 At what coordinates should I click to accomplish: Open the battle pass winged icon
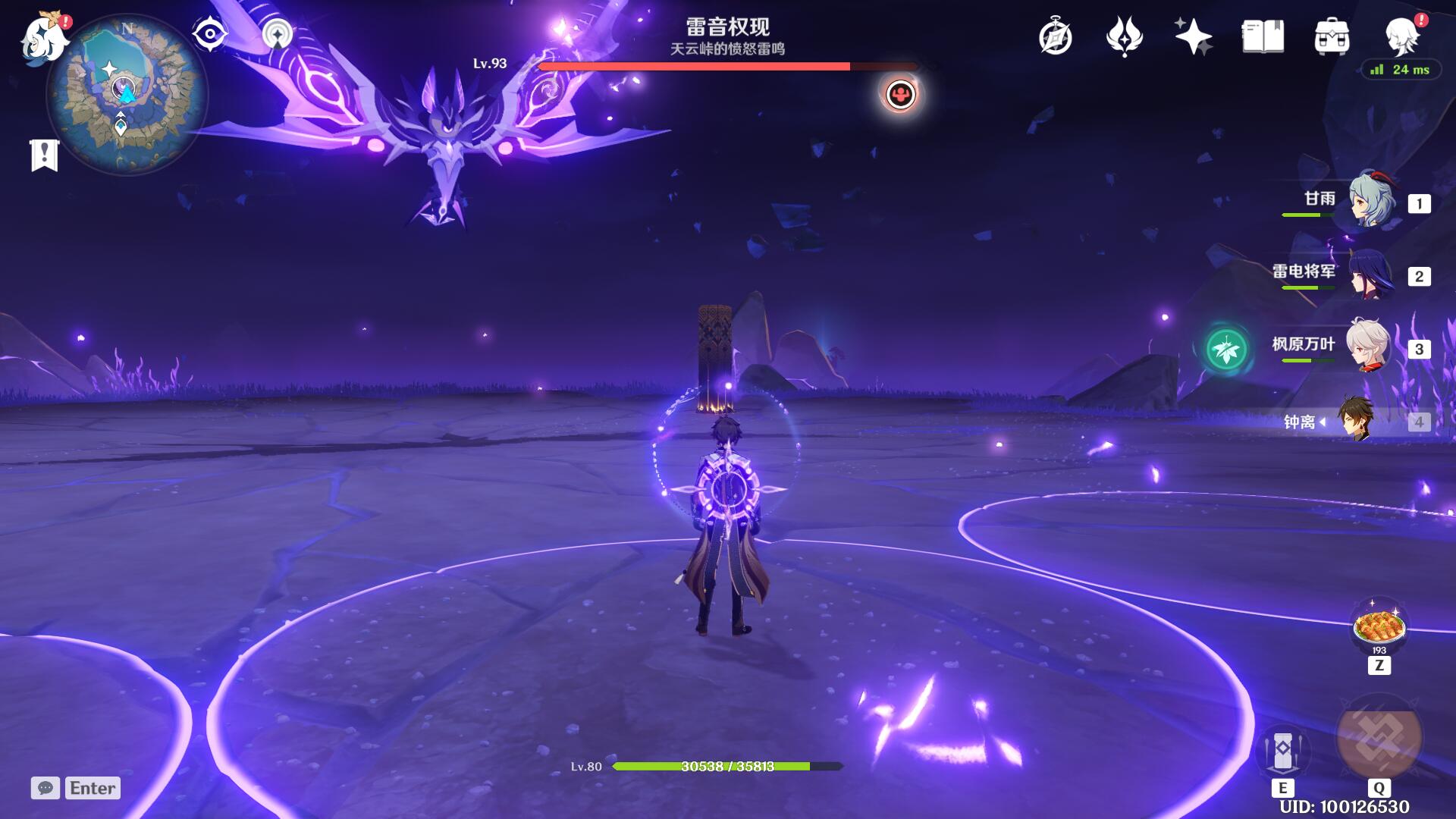click(x=1124, y=37)
